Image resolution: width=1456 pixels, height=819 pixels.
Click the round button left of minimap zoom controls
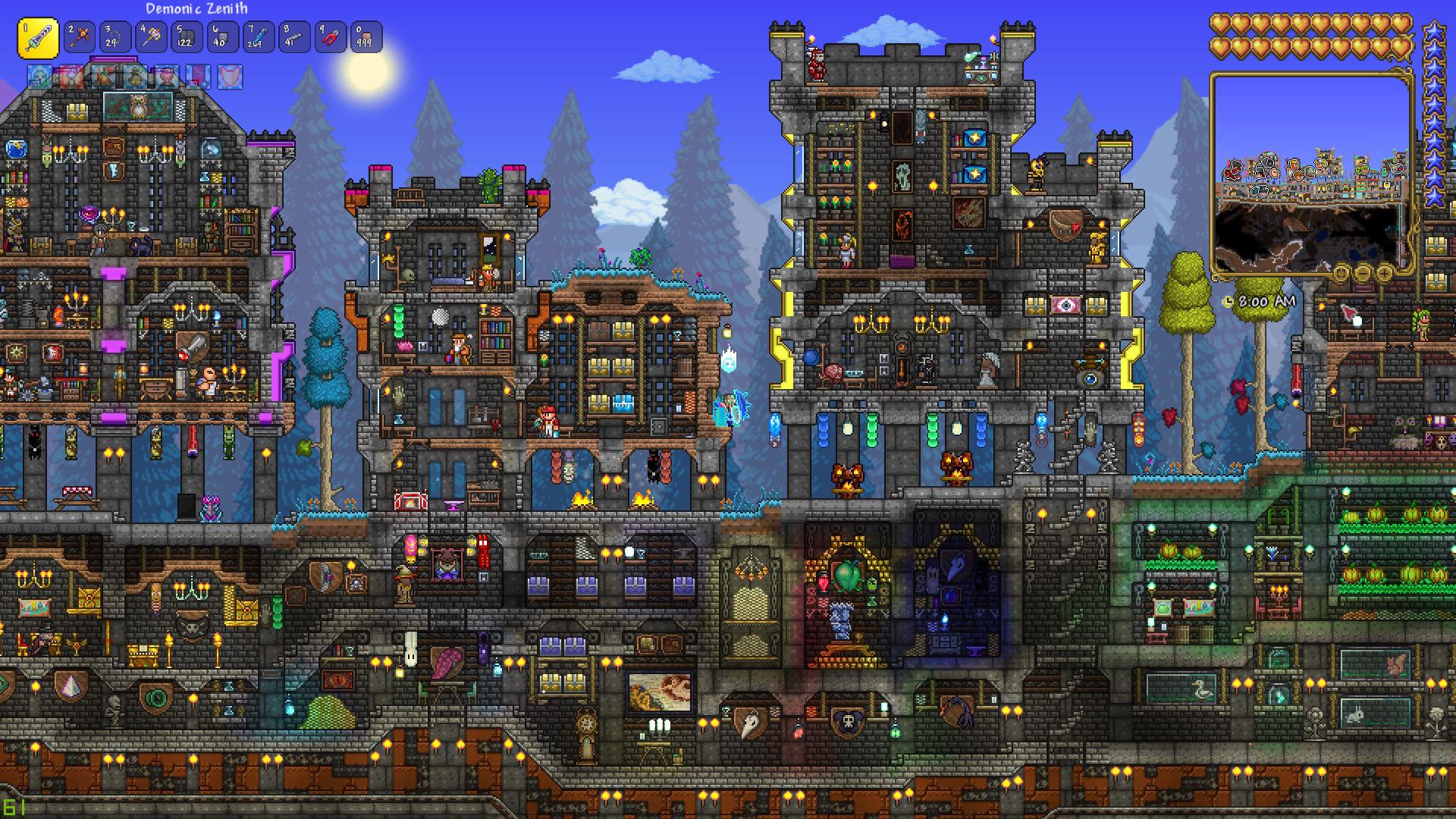[1341, 274]
